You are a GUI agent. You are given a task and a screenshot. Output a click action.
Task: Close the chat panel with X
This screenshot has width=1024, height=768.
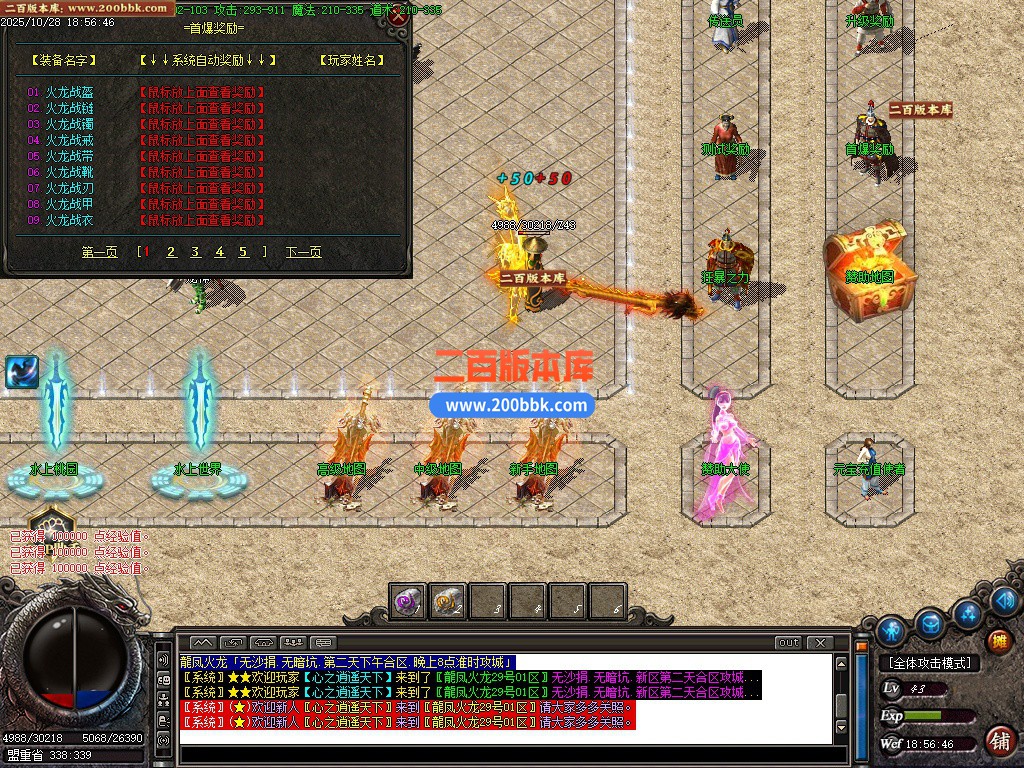coord(820,642)
